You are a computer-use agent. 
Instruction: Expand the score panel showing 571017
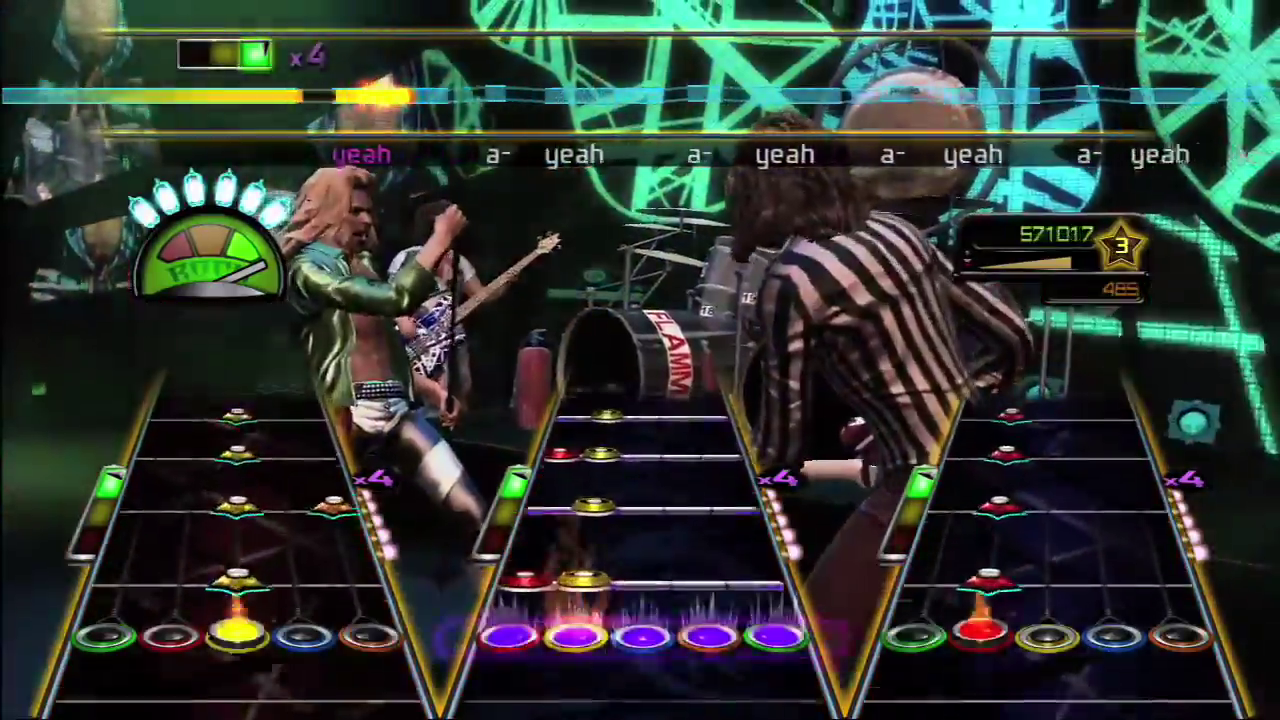pos(1057,234)
